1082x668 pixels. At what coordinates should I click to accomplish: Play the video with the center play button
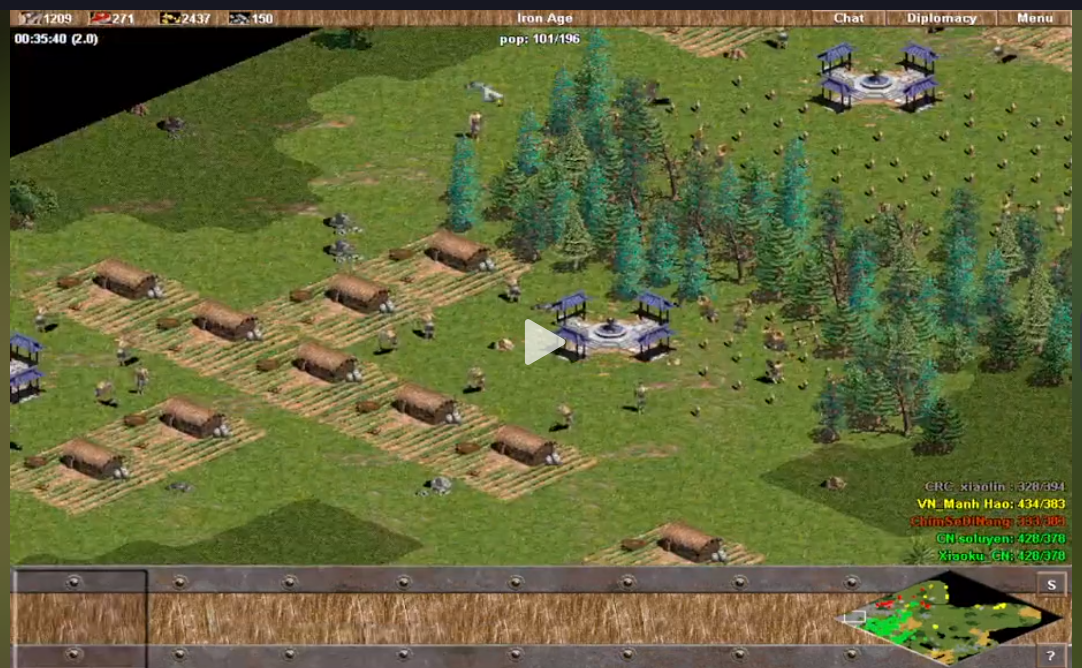pyautogui.click(x=542, y=343)
